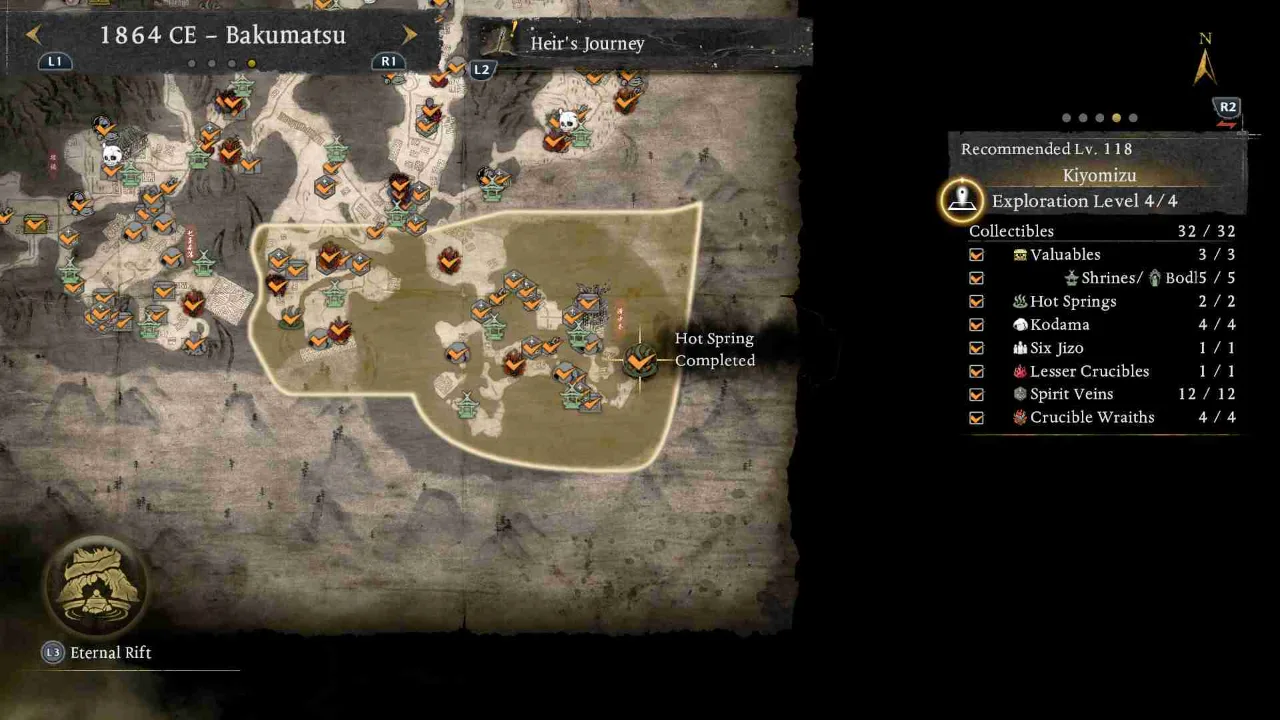Select the Kiyomizu region name header
This screenshot has width=1280, height=720.
click(x=1099, y=175)
